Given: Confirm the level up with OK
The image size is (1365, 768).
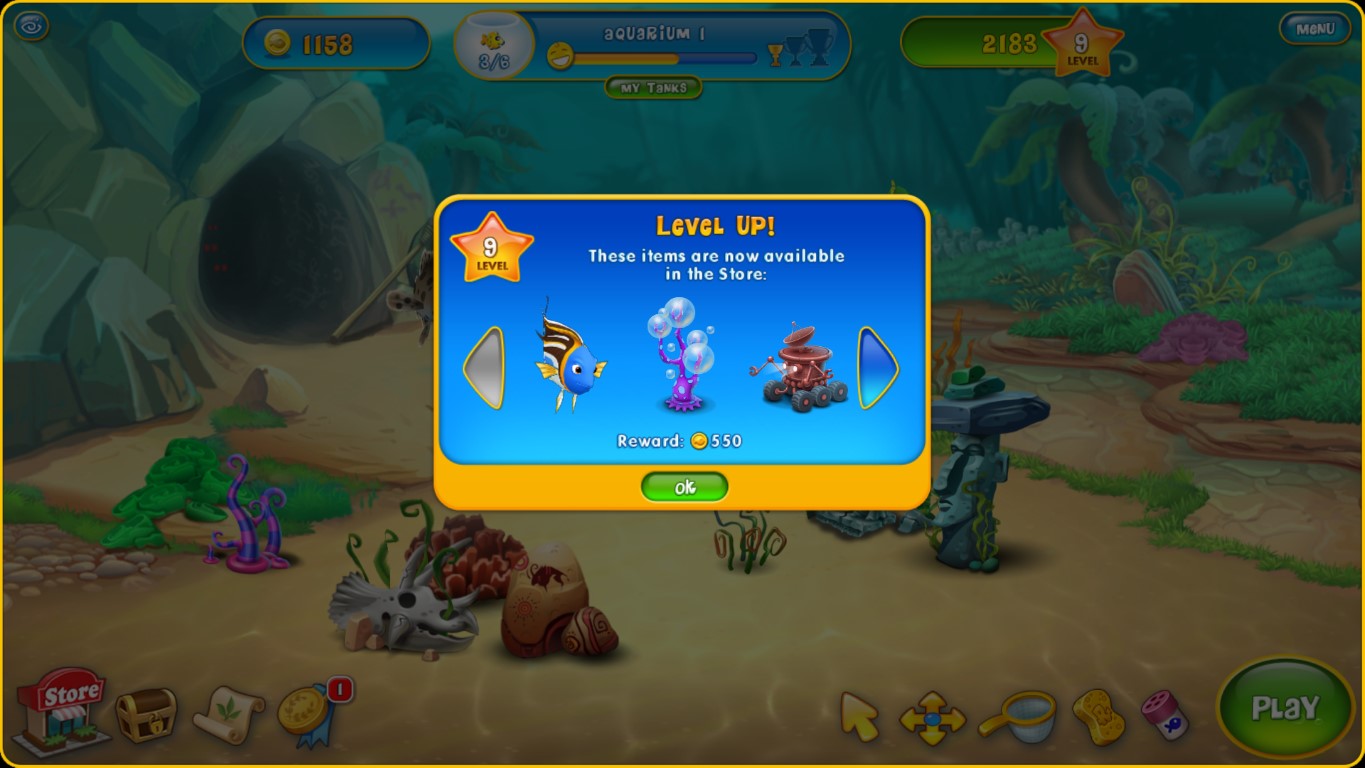Looking at the screenshot, I should point(684,487).
